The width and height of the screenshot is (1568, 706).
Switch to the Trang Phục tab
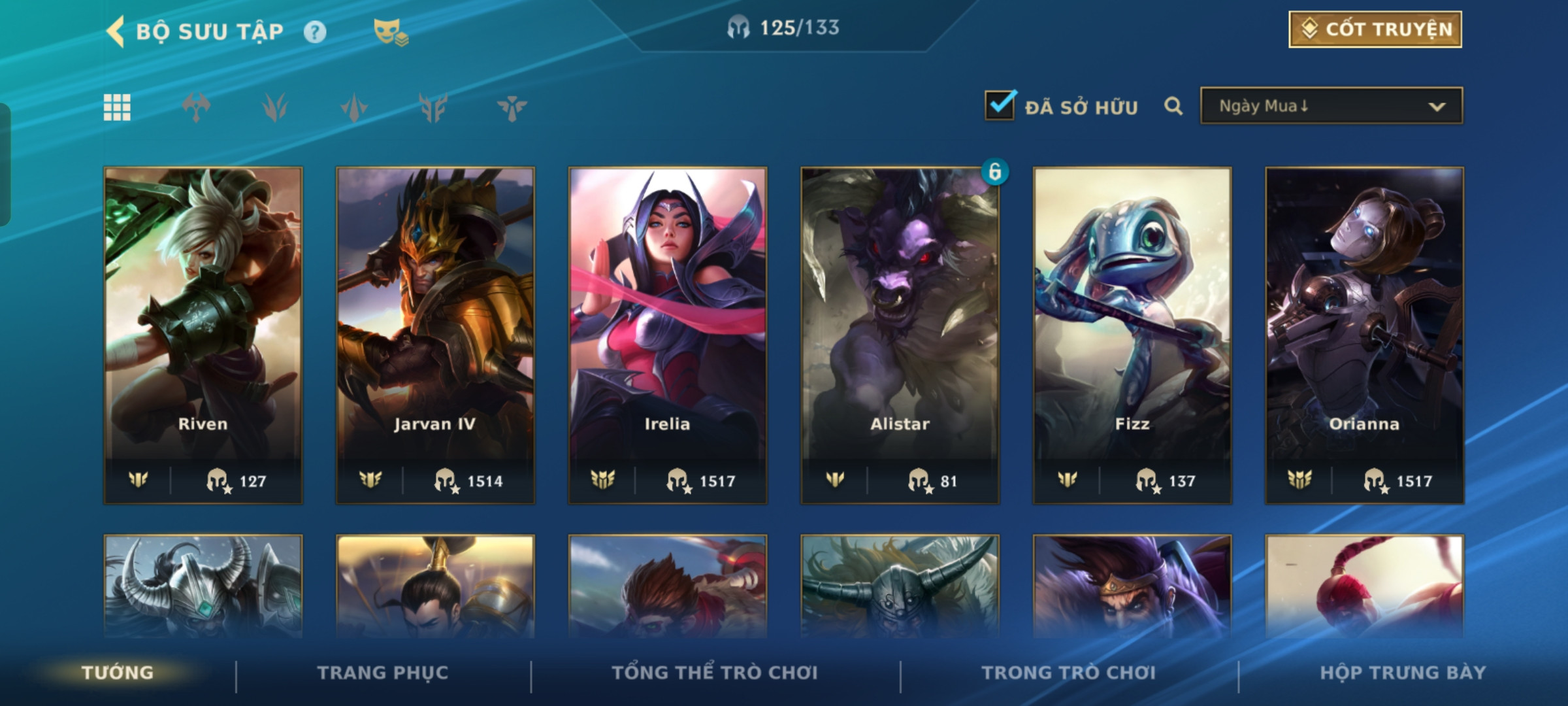click(x=383, y=673)
